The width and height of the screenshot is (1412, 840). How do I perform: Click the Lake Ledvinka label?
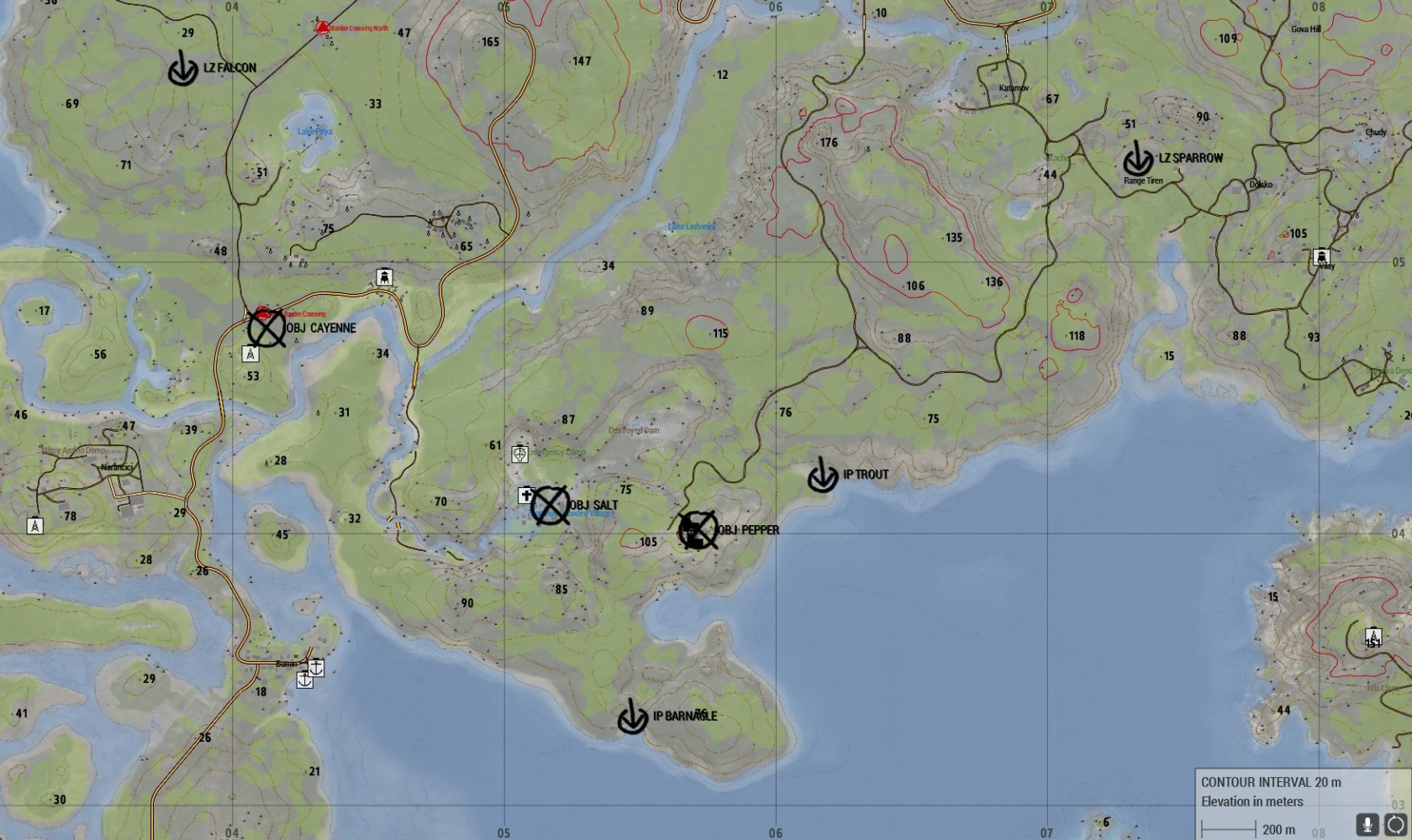[x=692, y=227]
